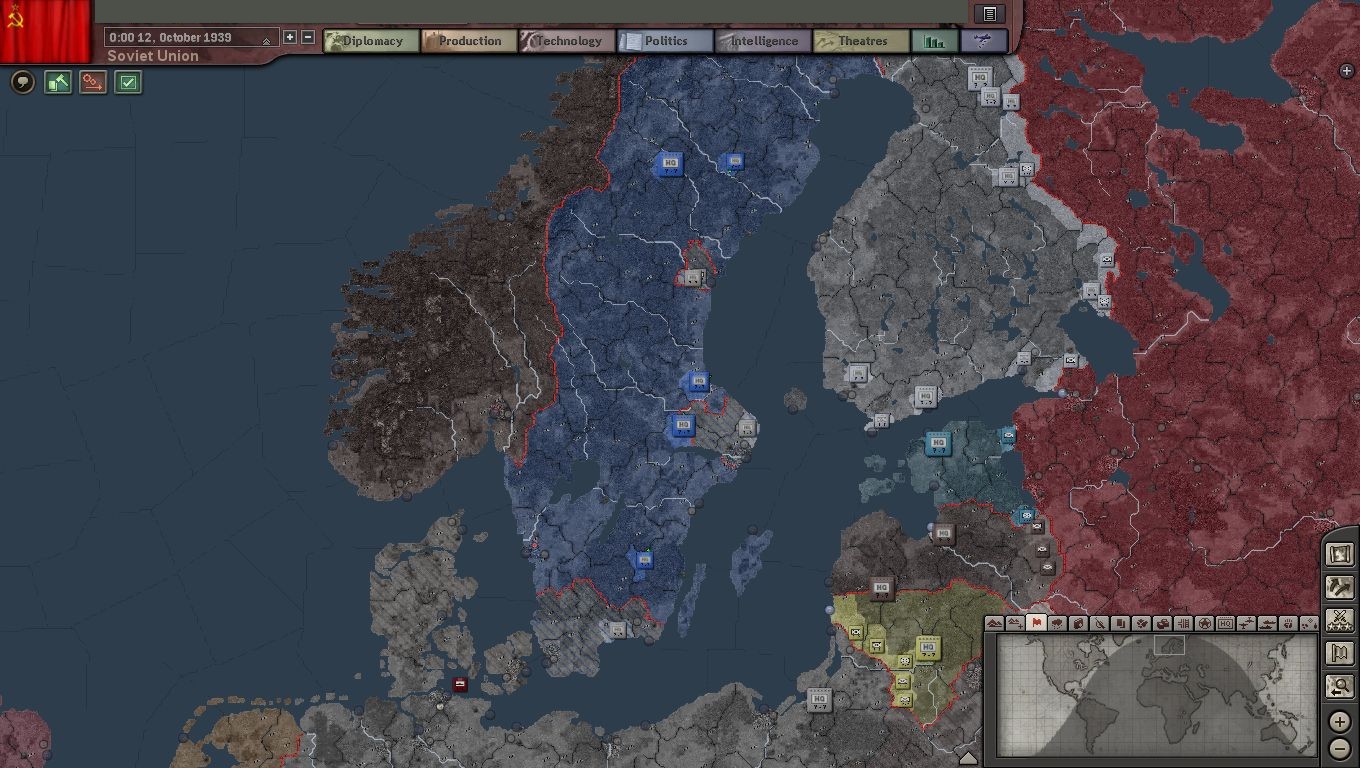
Task: Click the world minimap
Action: pos(1150,696)
